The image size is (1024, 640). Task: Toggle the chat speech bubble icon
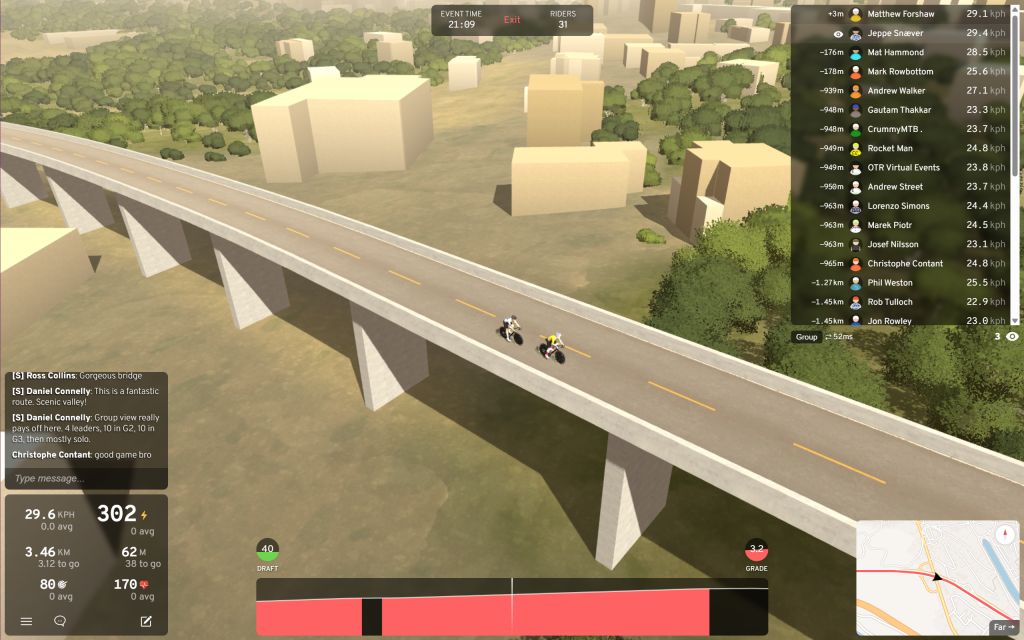pos(60,621)
